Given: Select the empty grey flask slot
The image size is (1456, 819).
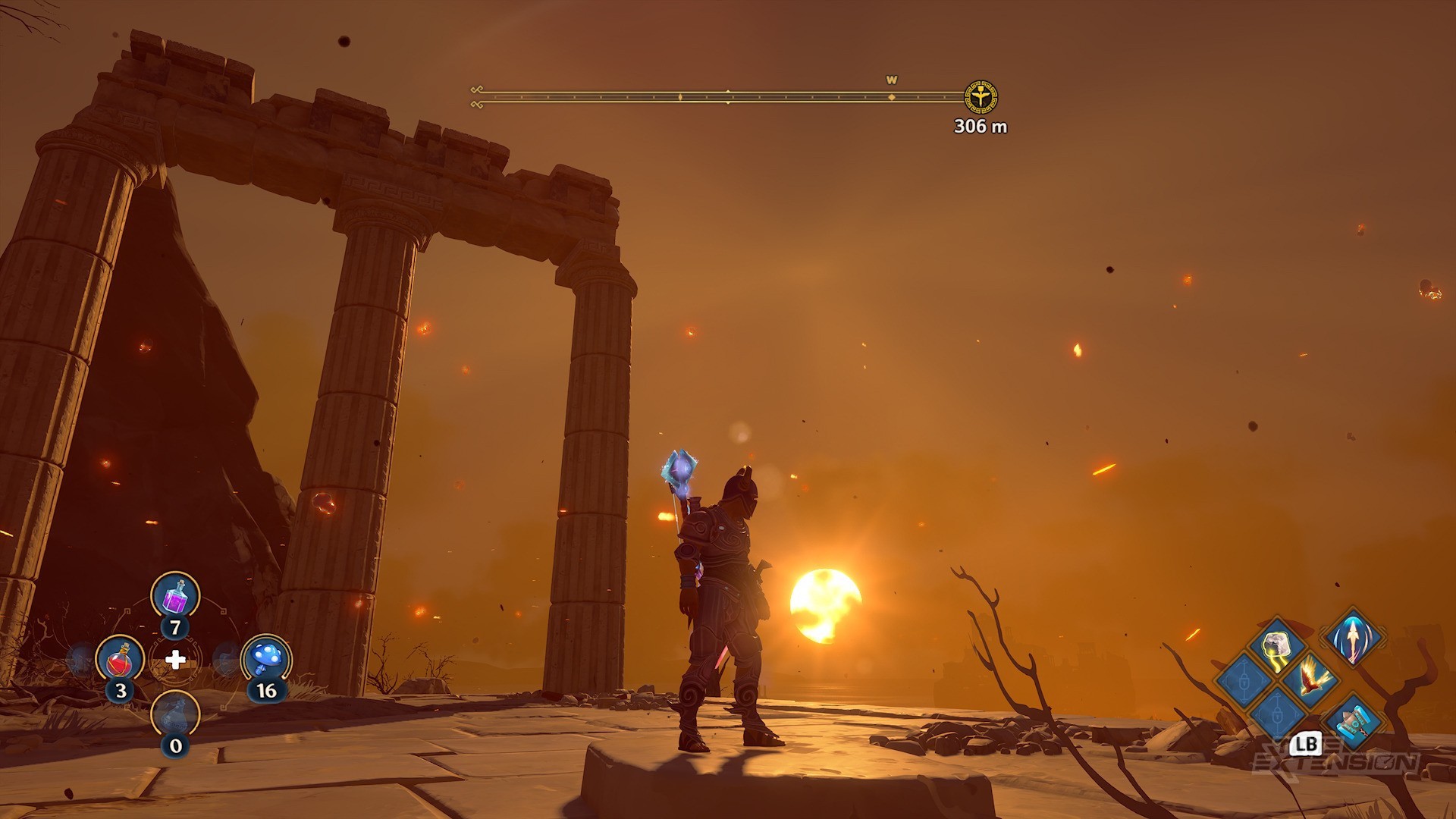Looking at the screenshot, I should pyautogui.click(x=175, y=714).
